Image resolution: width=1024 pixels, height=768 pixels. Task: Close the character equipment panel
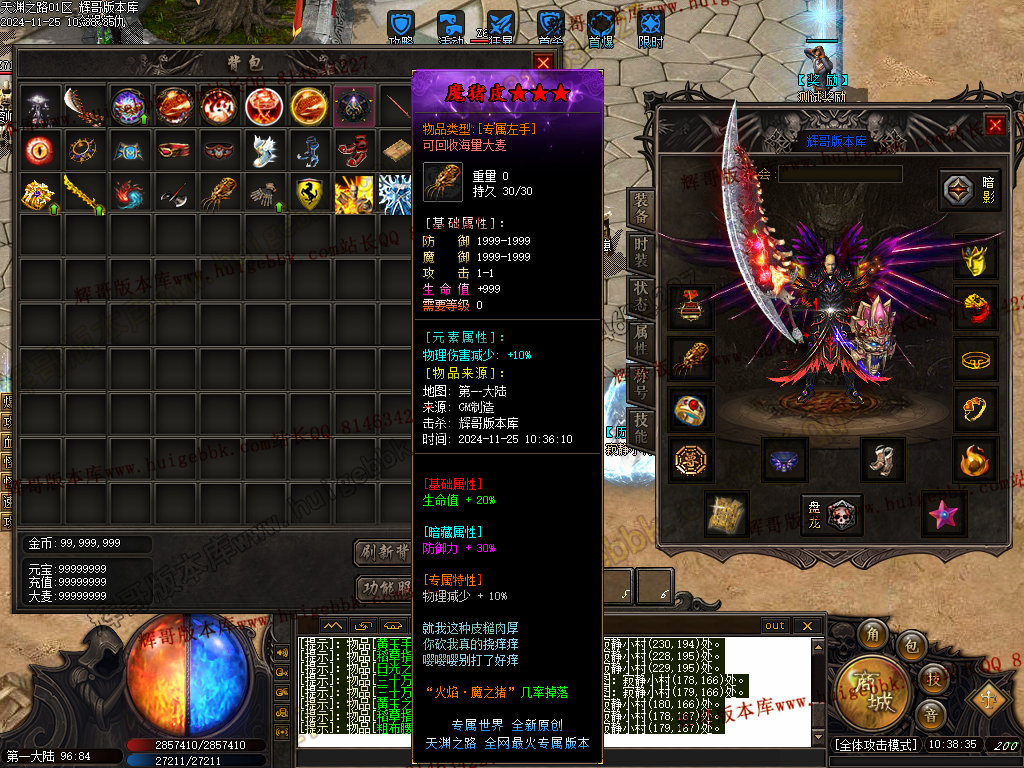point(995,125)
